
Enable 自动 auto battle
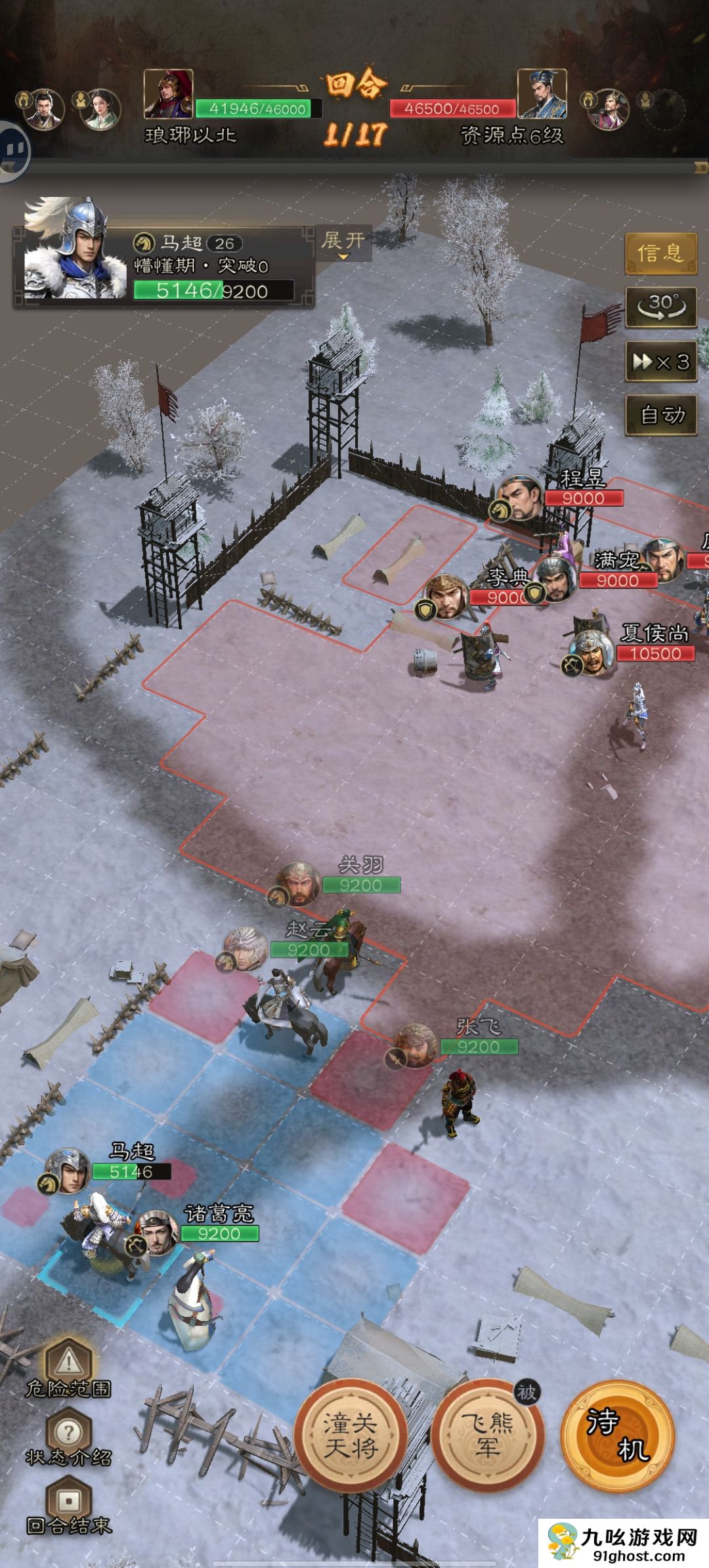click(x=660, y=415)
